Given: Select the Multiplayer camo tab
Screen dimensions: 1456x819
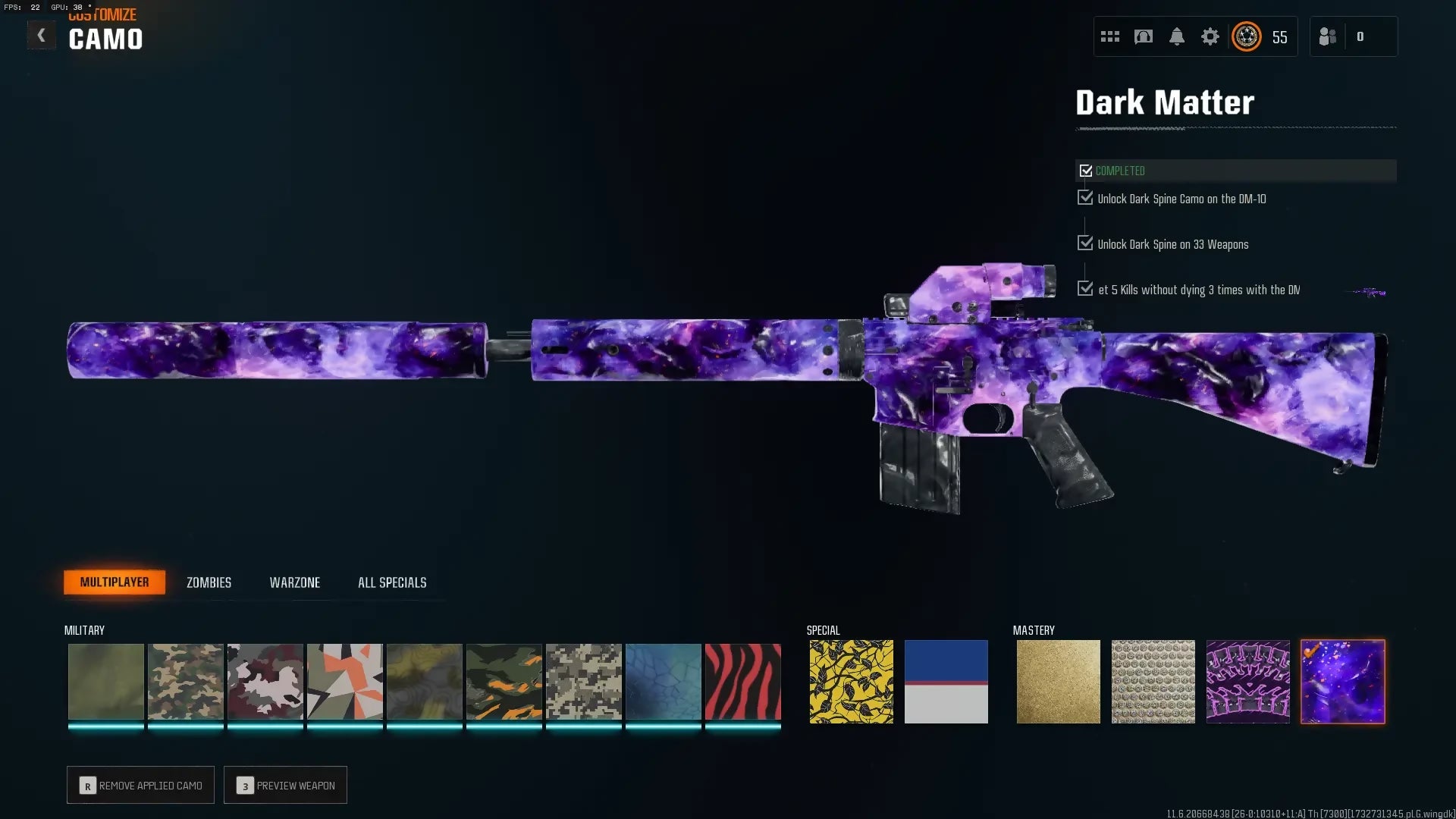Looking at the screenshot, I should click(x=115, y=582).
